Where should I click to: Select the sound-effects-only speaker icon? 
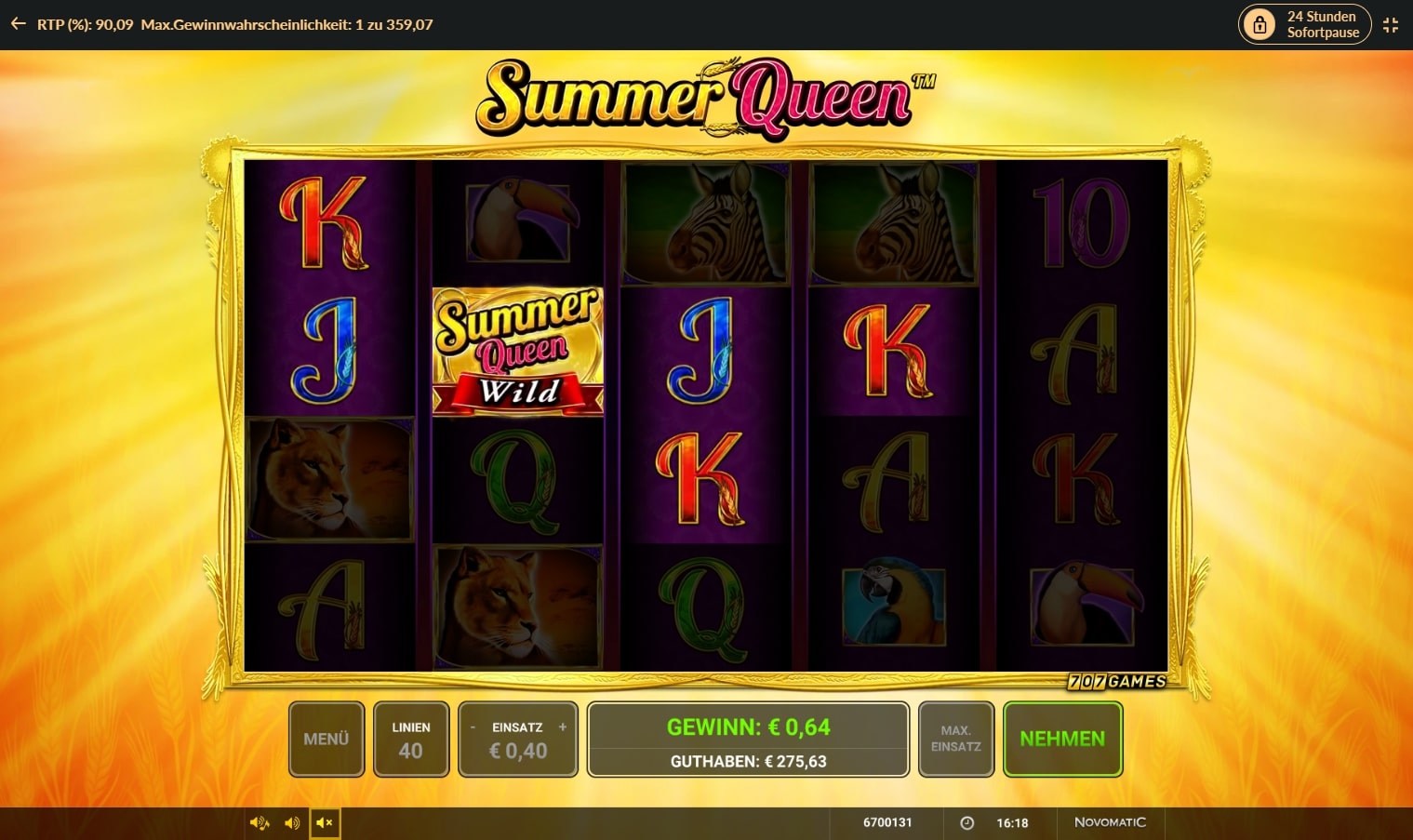click(292, 823)
